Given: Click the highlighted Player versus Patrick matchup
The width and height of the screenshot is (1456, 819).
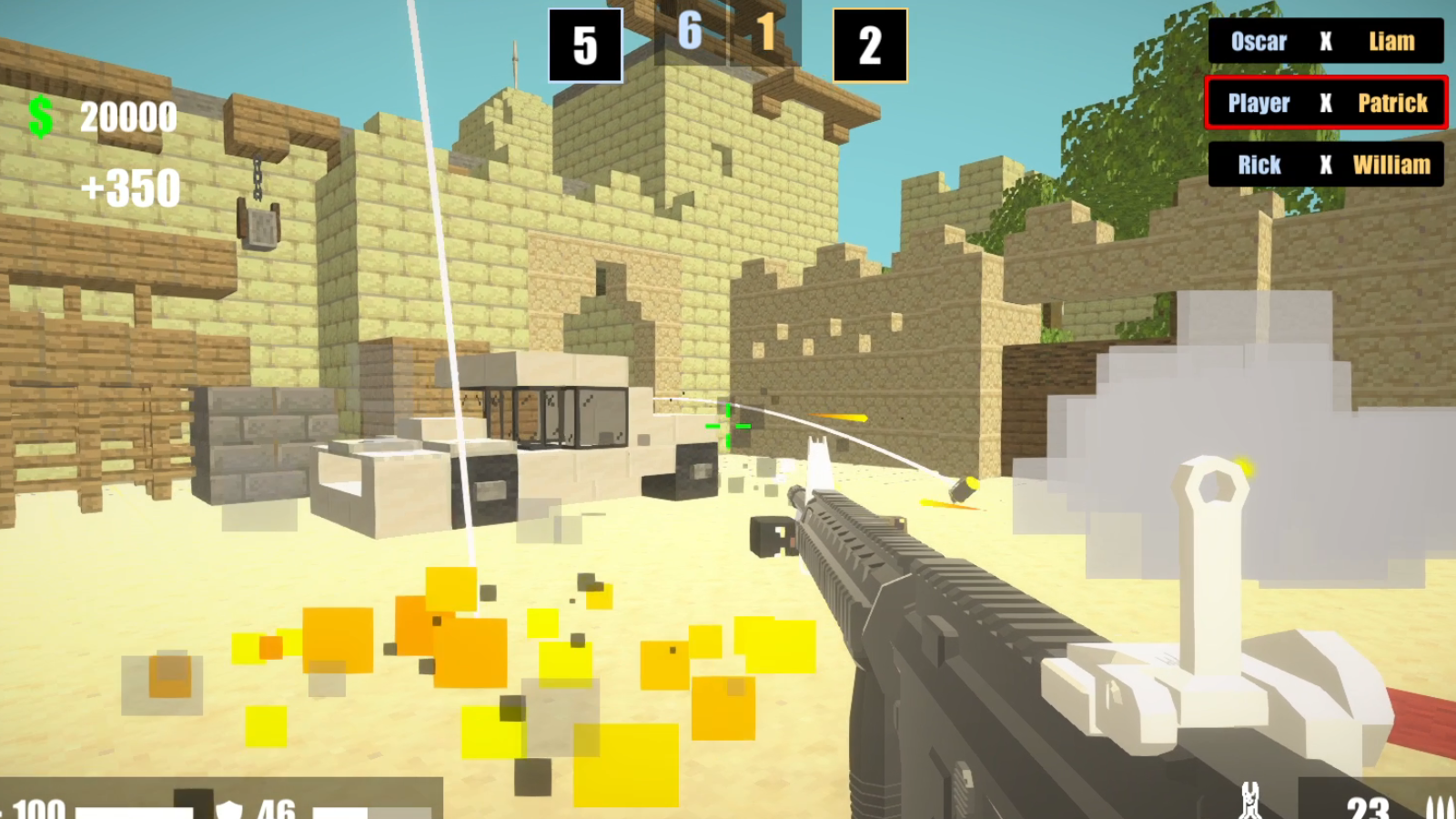Looking at the screenshot, I should pyautogui.click(x=1326, y=103).
